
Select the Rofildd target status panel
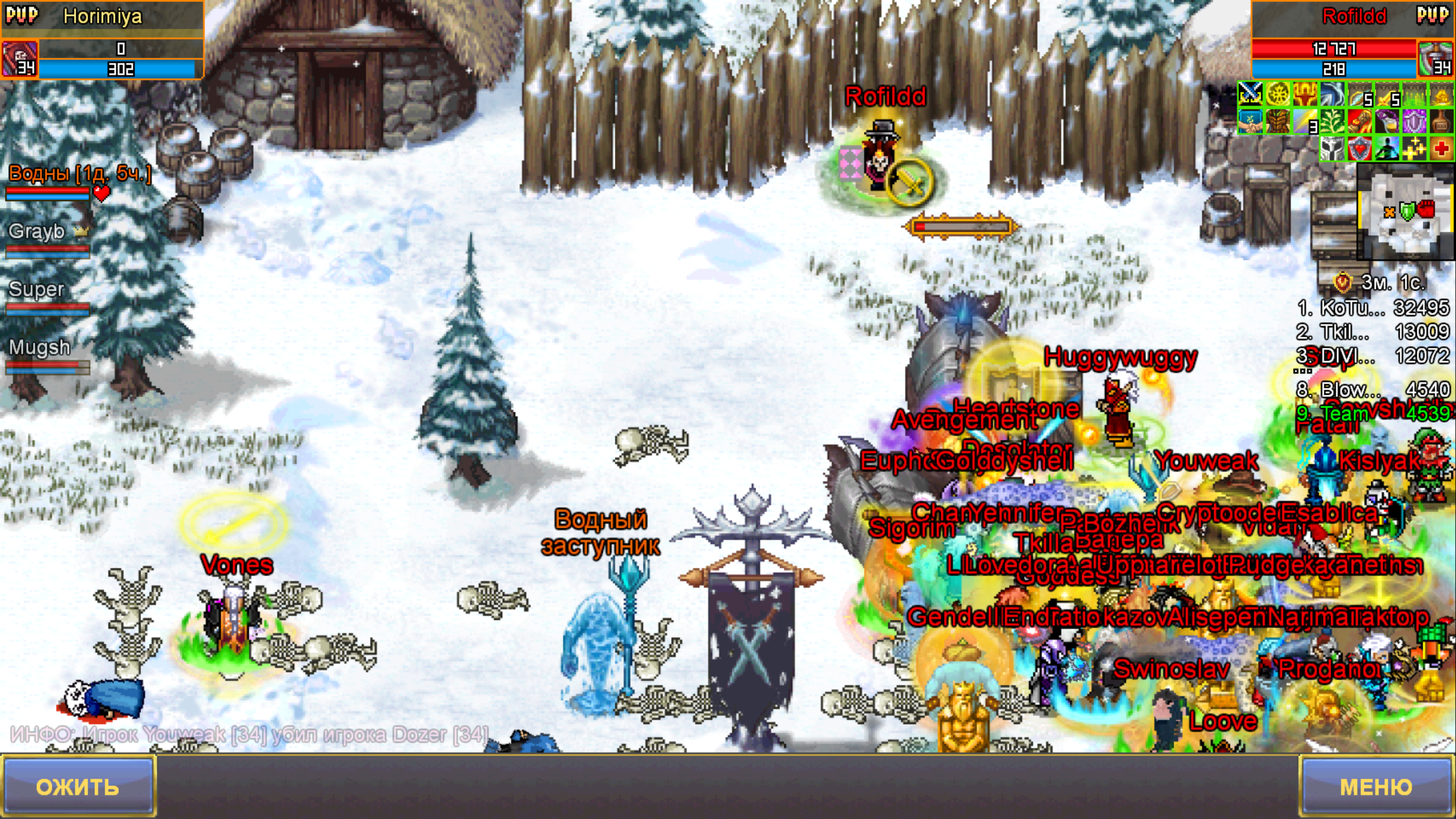[x=1352, y=40]
